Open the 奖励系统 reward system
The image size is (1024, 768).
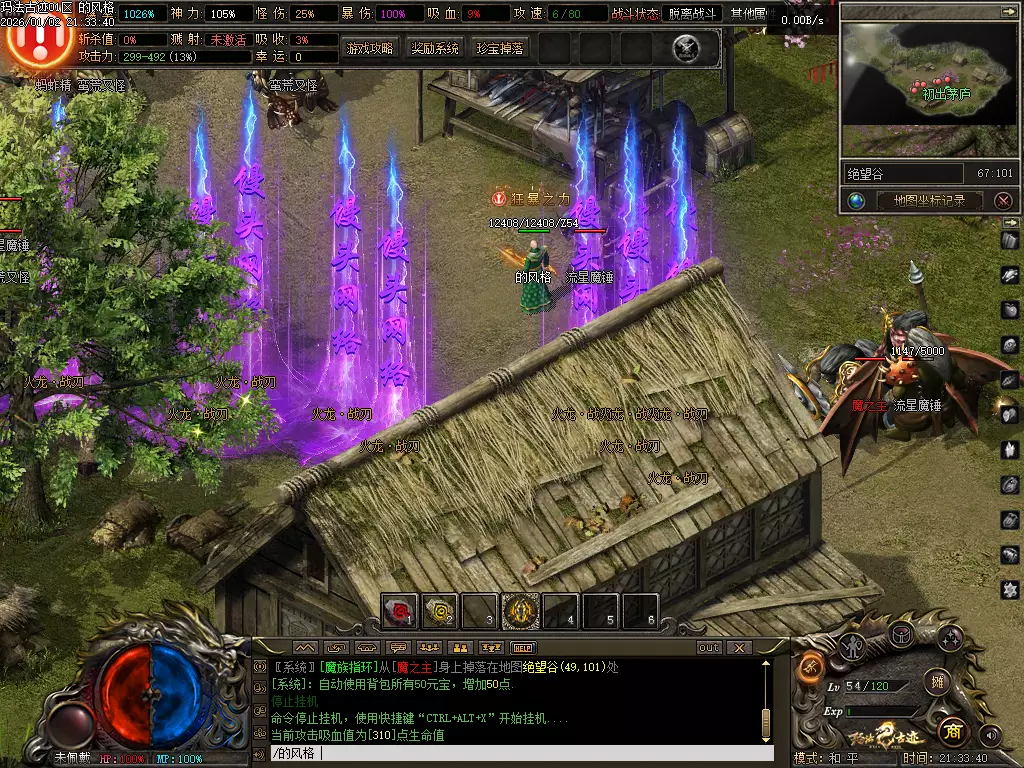tap(435, 48)
